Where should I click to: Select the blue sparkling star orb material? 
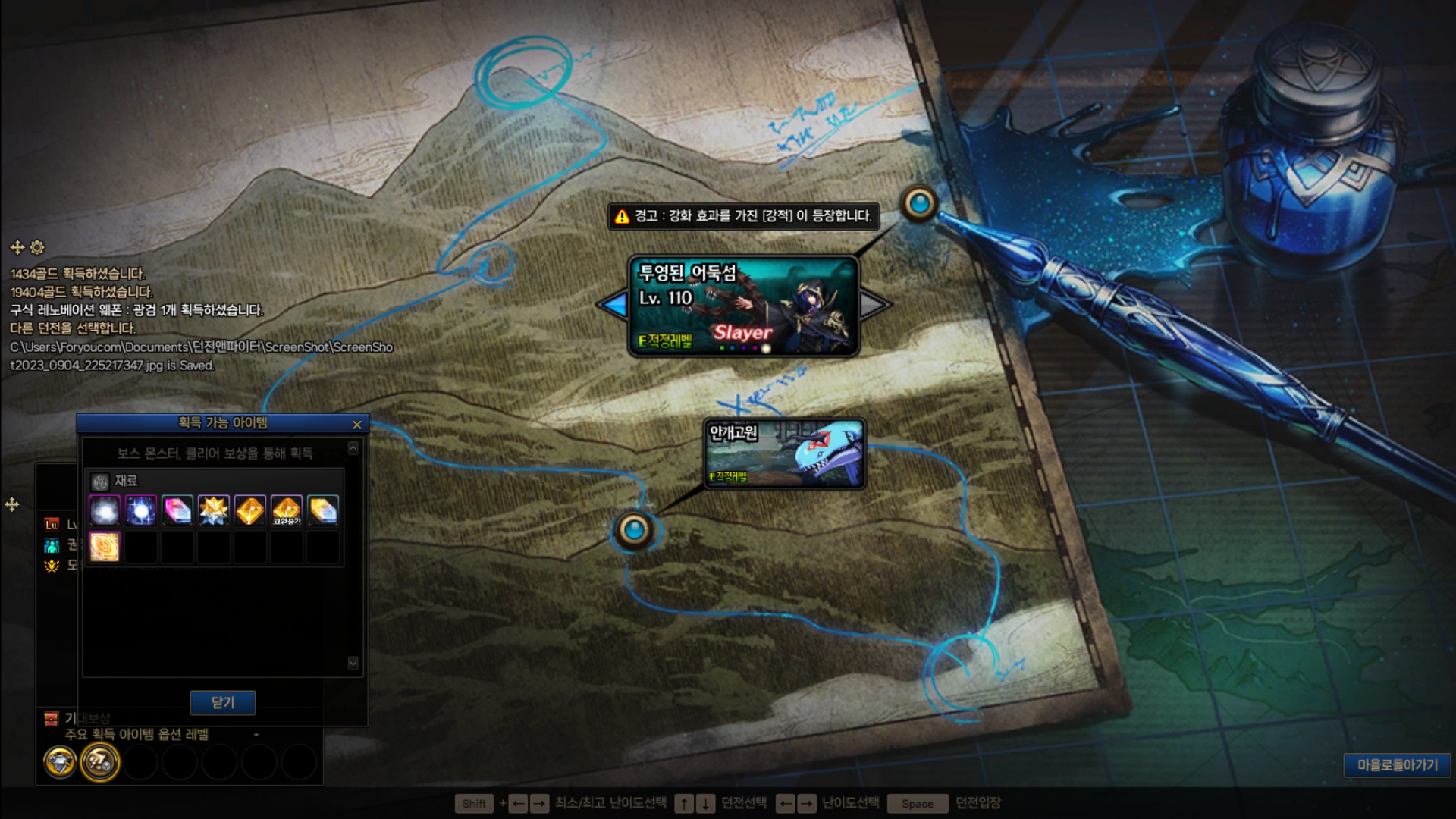(141, 510)
